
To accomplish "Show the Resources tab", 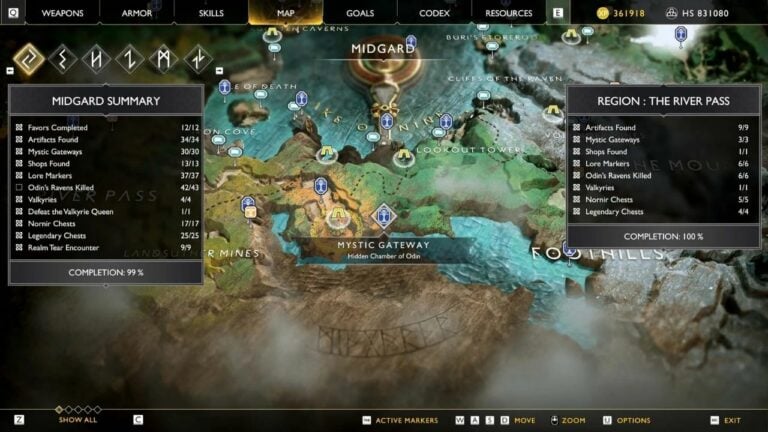I will click(508, 13).
